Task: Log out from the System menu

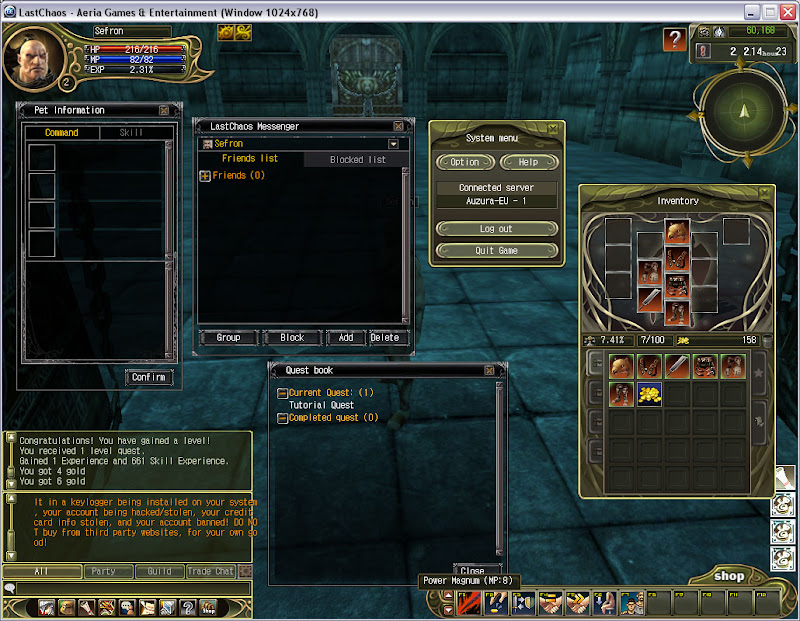Action: [497, 229]
